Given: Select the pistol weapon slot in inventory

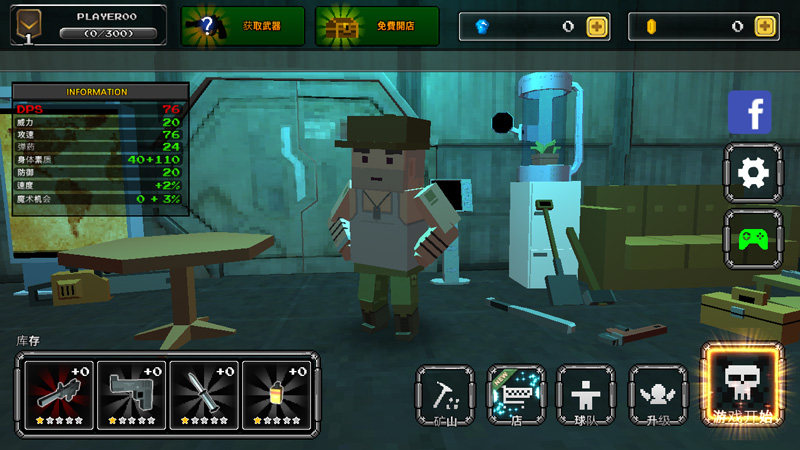Looking at the screenshot, I should 131,392.
